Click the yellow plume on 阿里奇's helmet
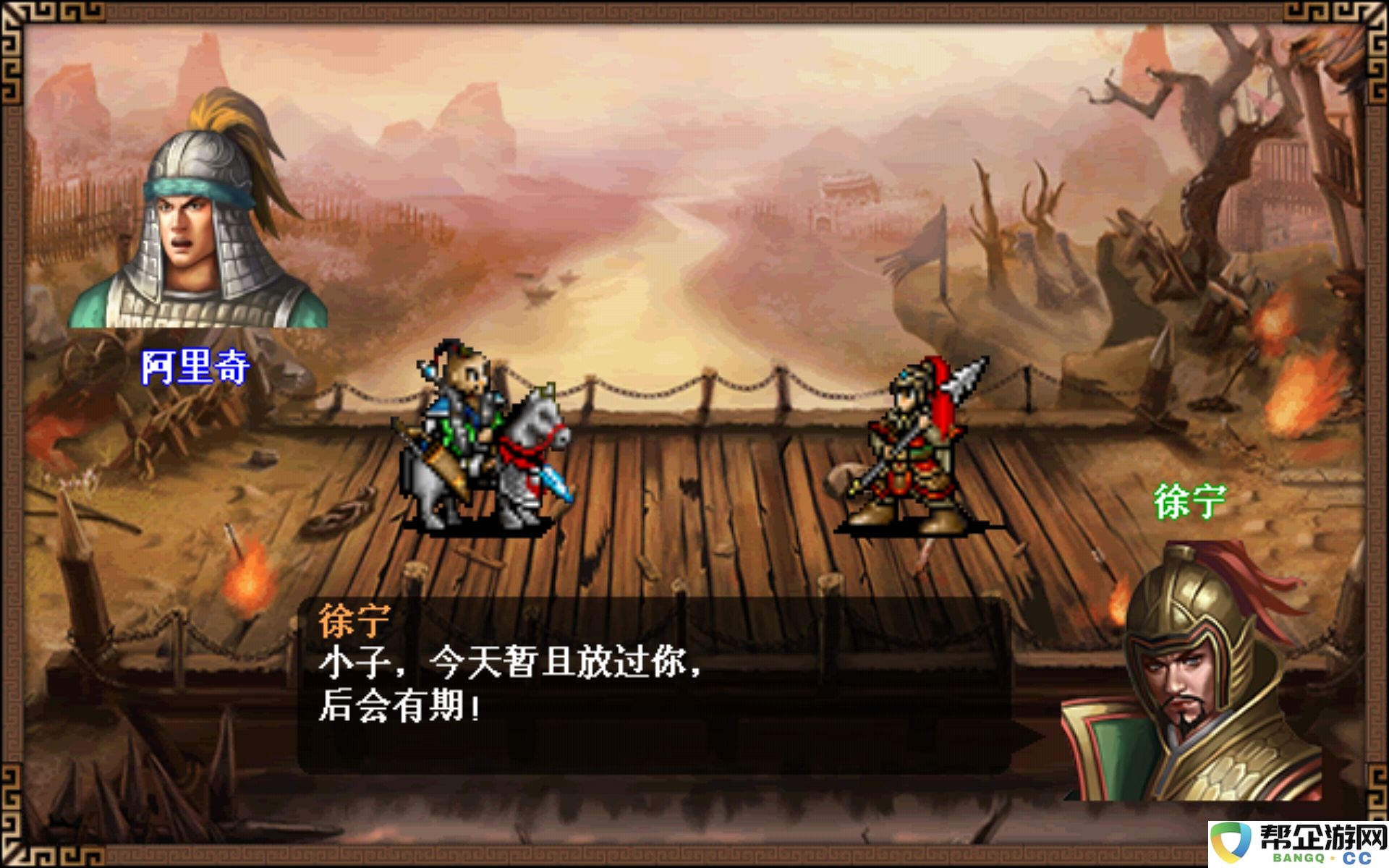The width and height of the screenshot is (1389, 868). click(224, 116)
